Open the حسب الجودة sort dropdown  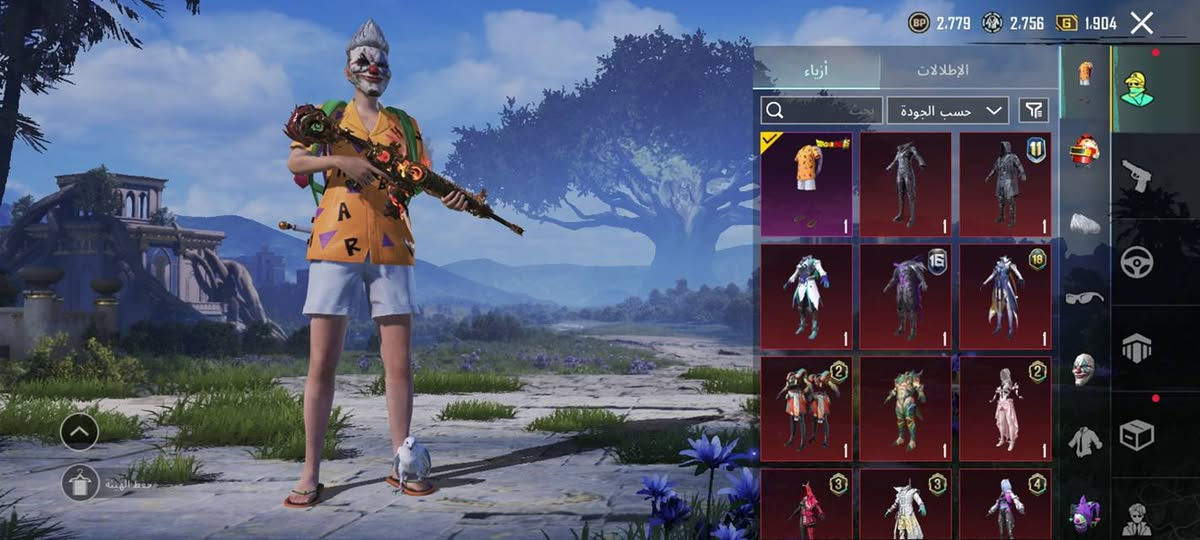pyautogui.click(x=947, y=110)
